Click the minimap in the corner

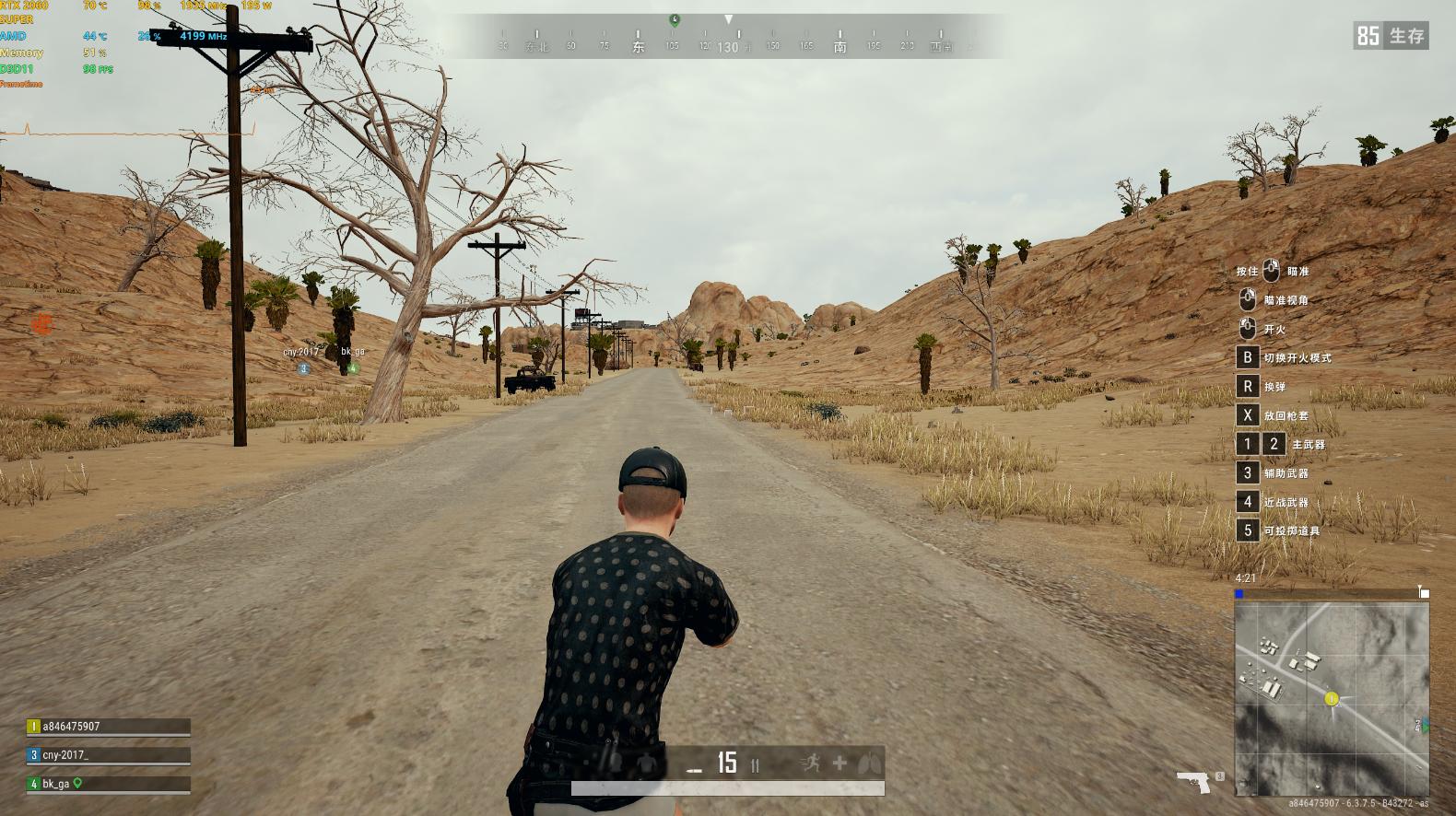1332,698
